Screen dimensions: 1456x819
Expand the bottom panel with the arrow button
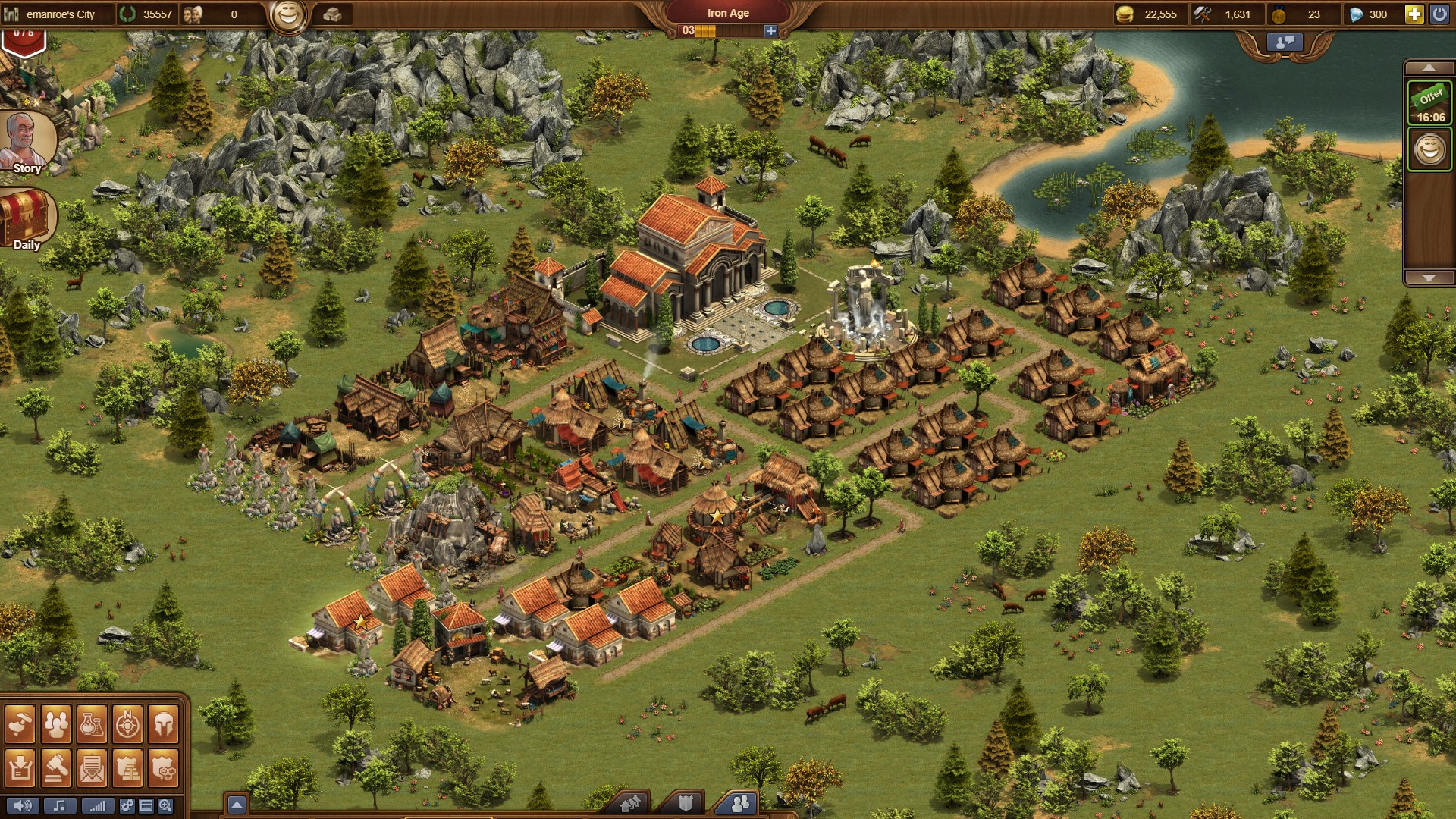pyautogui.click(x=237, y=805)
